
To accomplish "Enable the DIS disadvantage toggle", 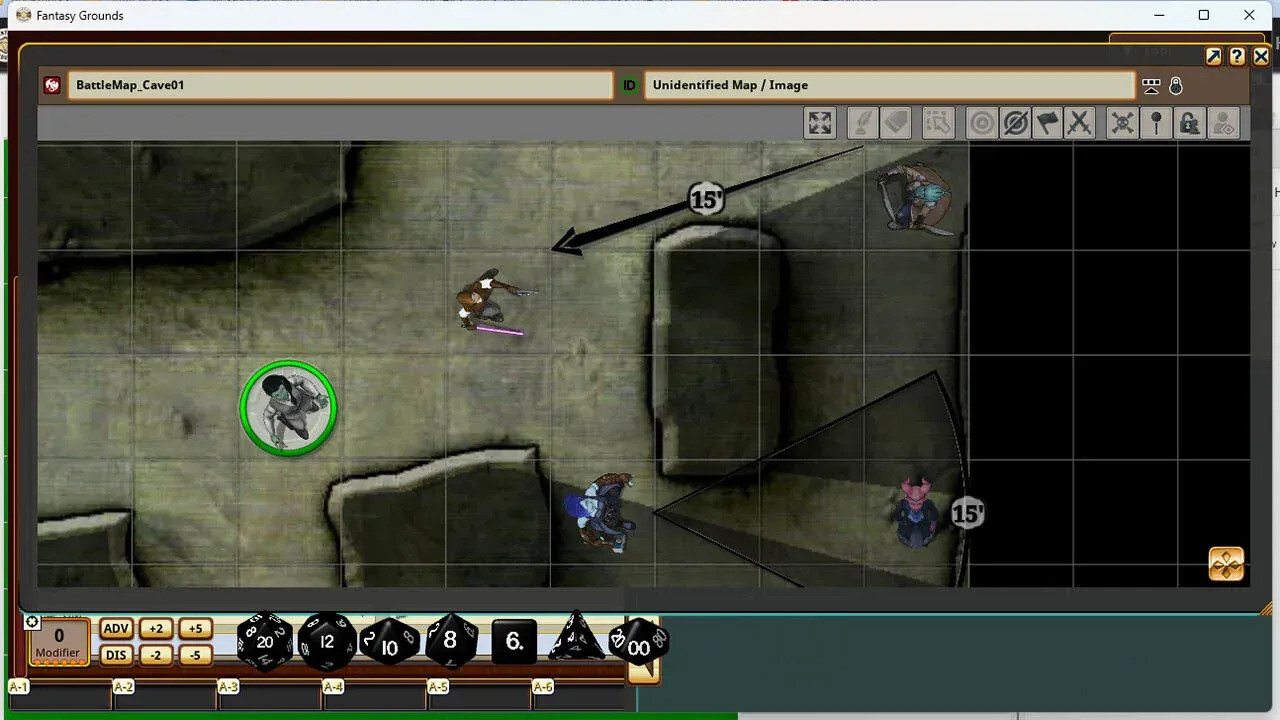I will (x=115, y=654).
